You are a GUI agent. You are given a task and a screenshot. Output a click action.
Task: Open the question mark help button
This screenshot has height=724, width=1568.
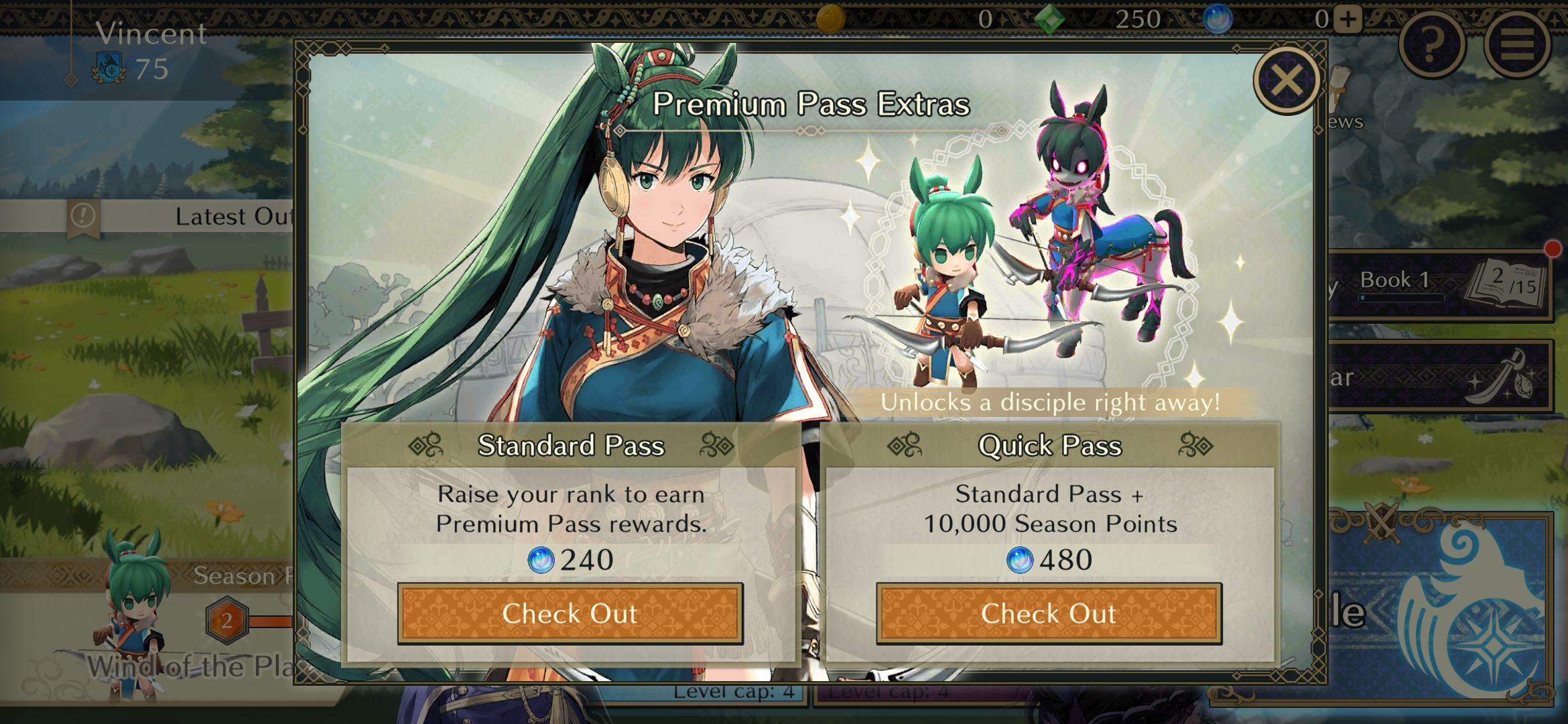click(1432, 44)
